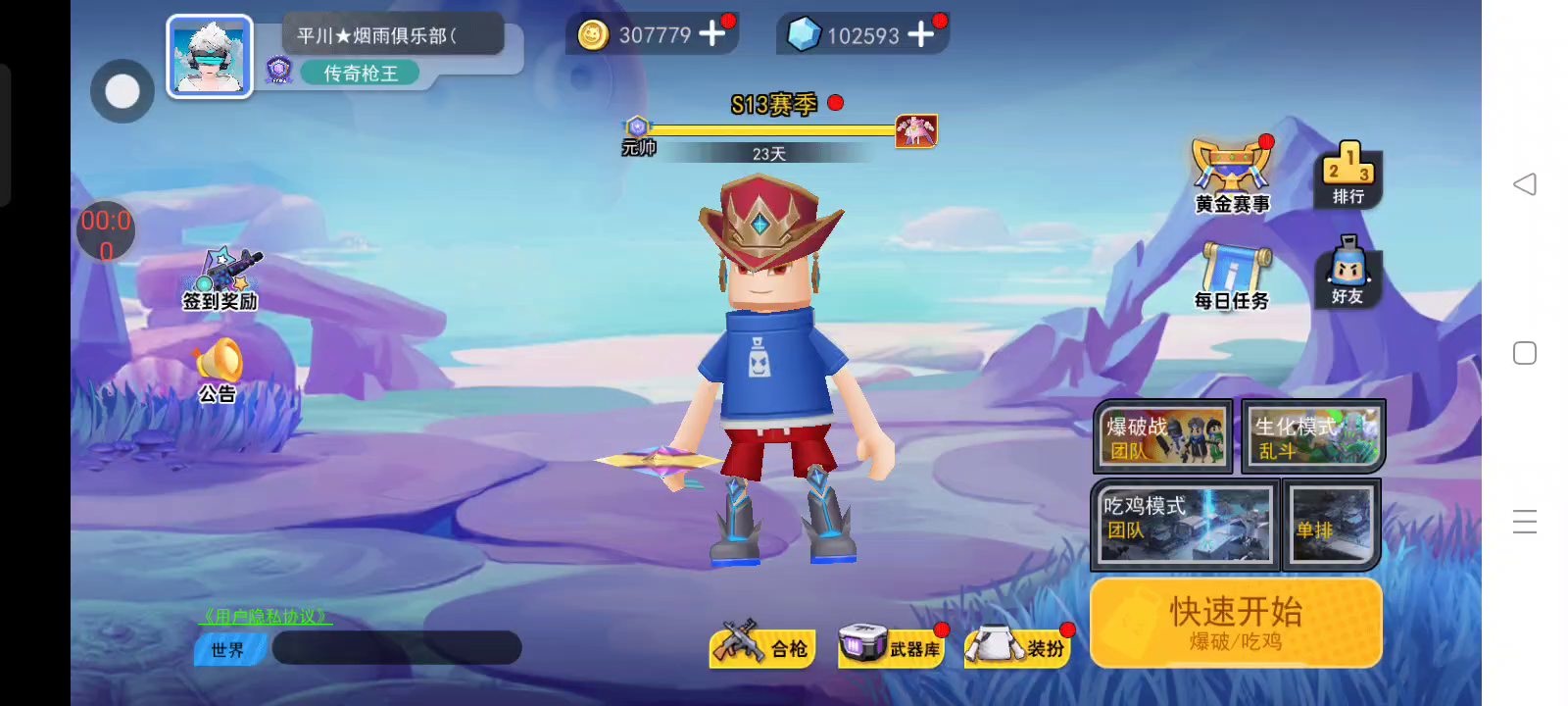Claim 签到奖励 sign-in reward
This screenshot has height=706, width=1568.
point(221,278)
